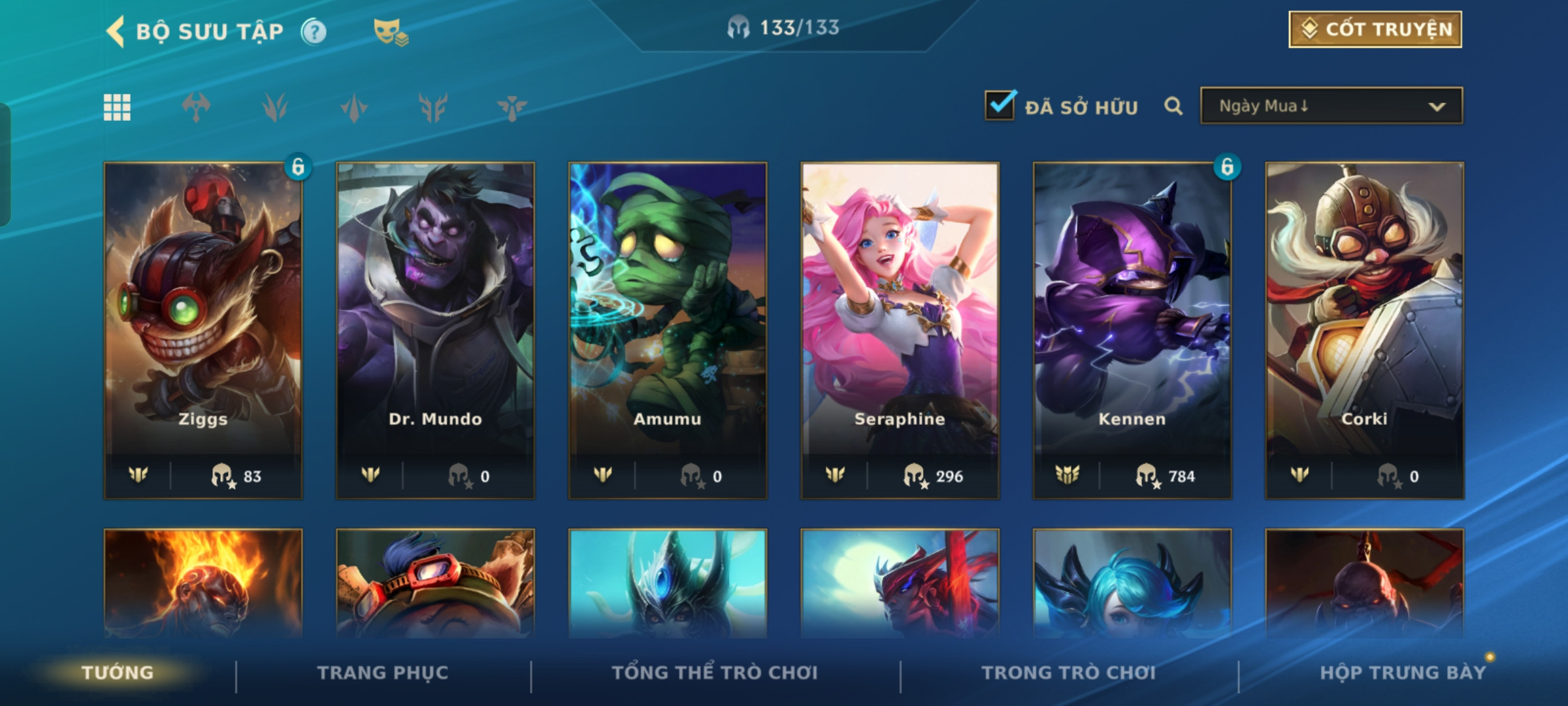Open the Tổng Thể Trò Chơi tab
1568x706 pixels.
(715, 673)
